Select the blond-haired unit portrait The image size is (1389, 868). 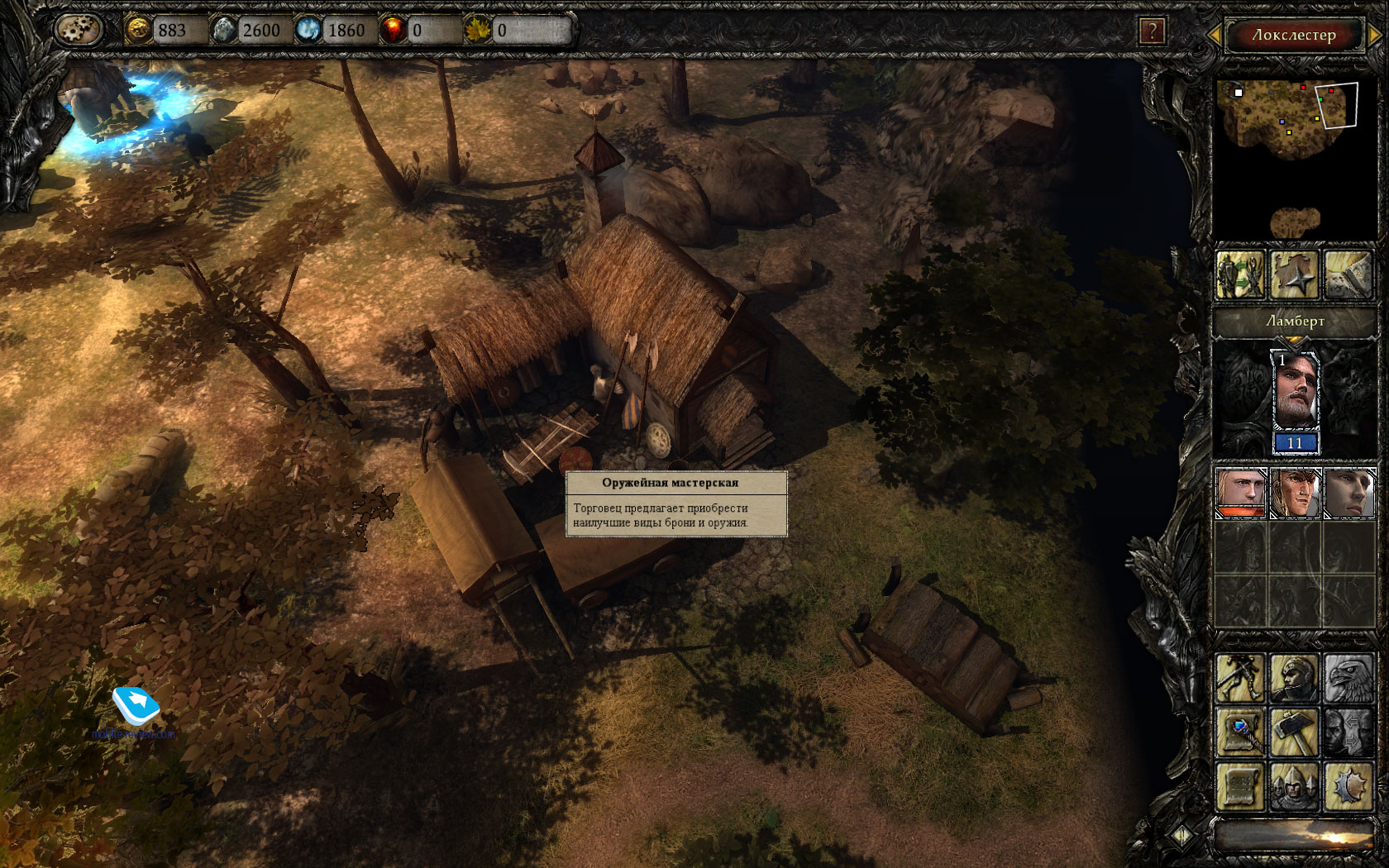coord(1240,493)
